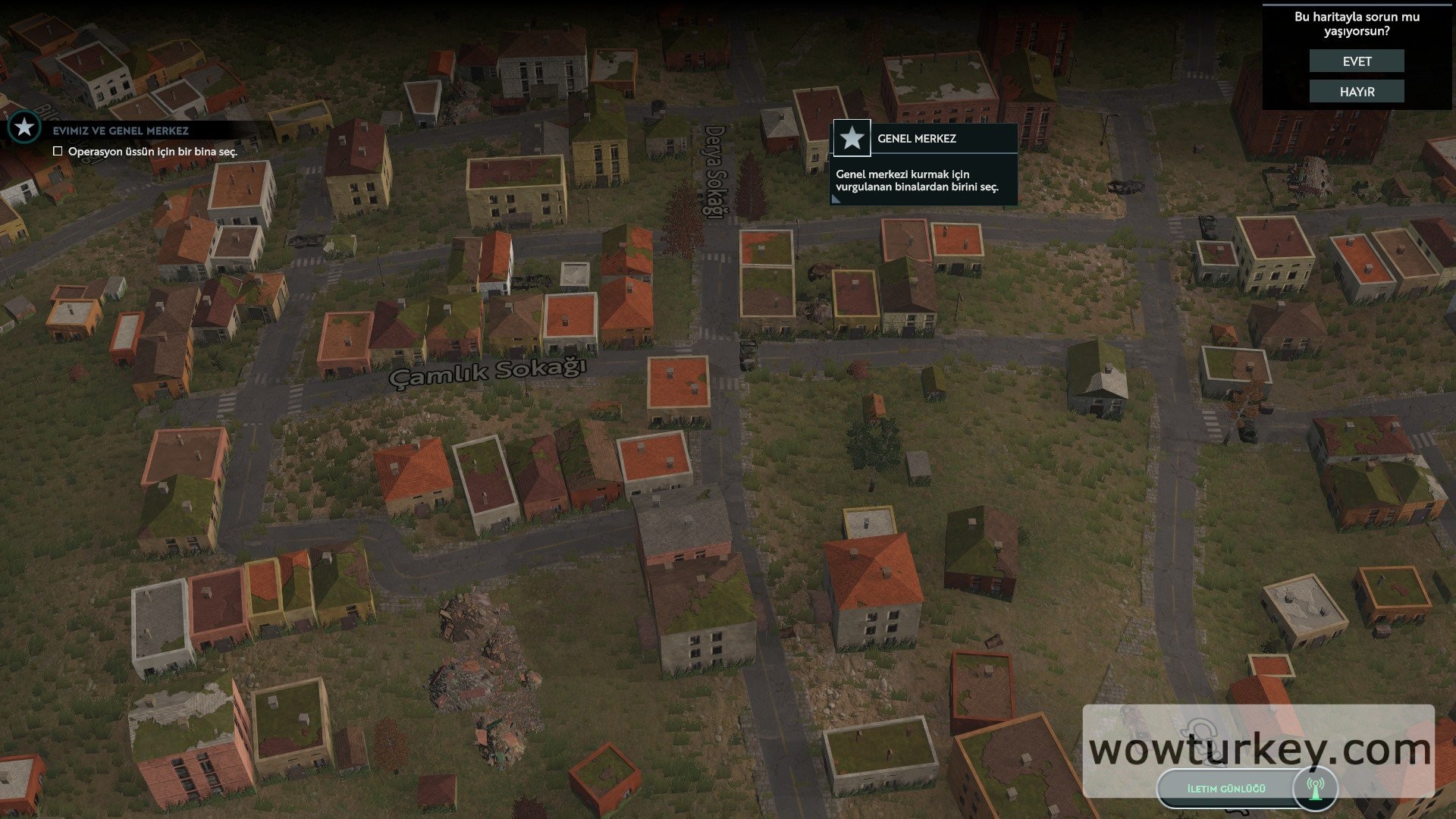This screenshot has height=819, width=1456.
Task: Open the İletim Günlüğü transmission log
Action: point(1226,789)
